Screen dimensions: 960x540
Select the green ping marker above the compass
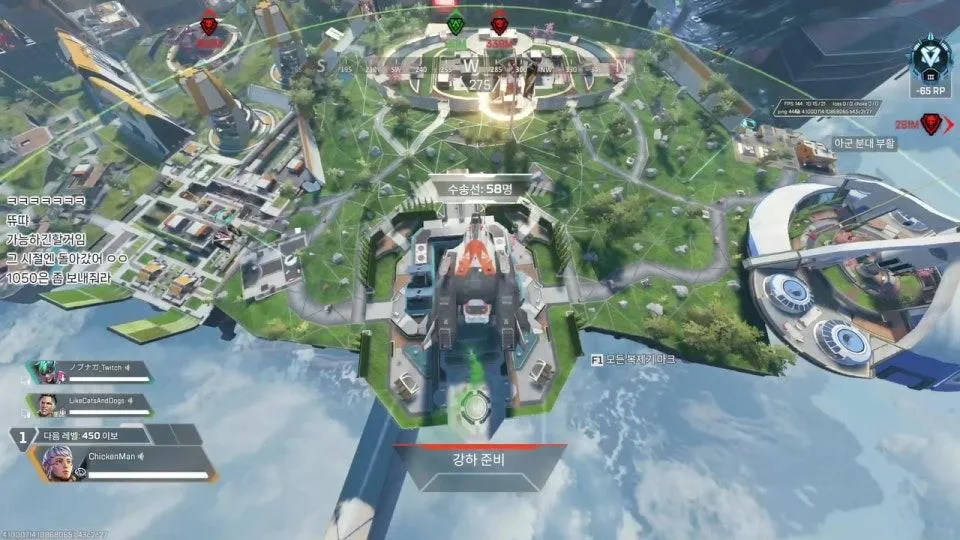click(456, 25)
